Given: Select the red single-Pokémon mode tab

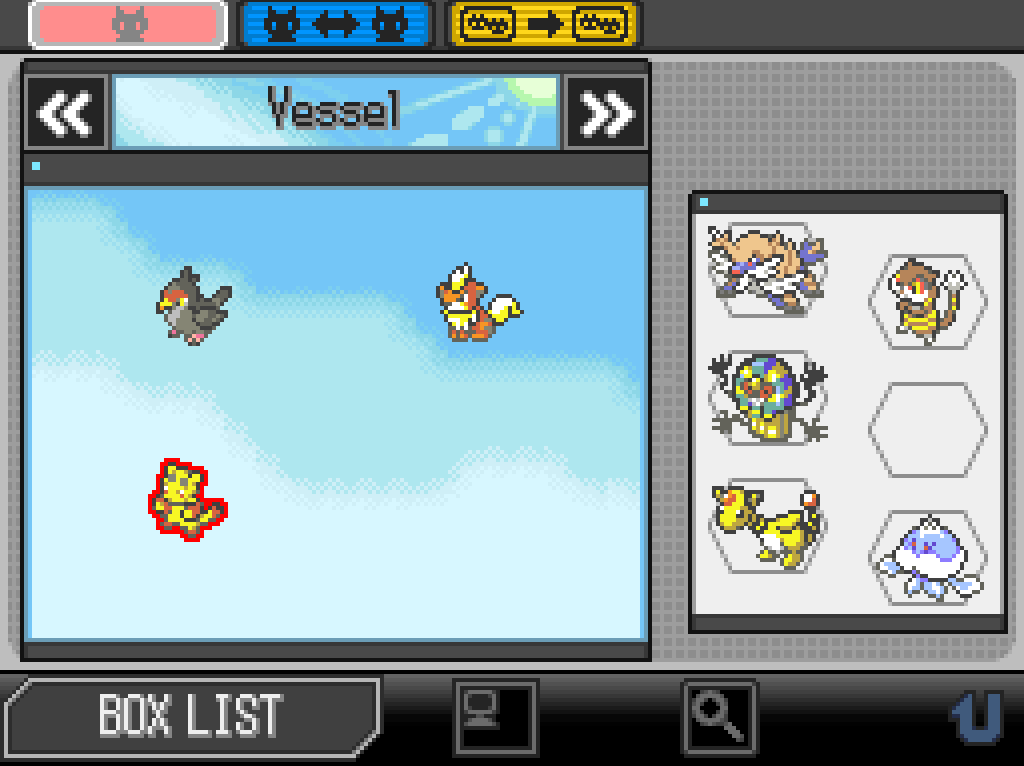Looking at the screenshot, I should pos(127,25).
